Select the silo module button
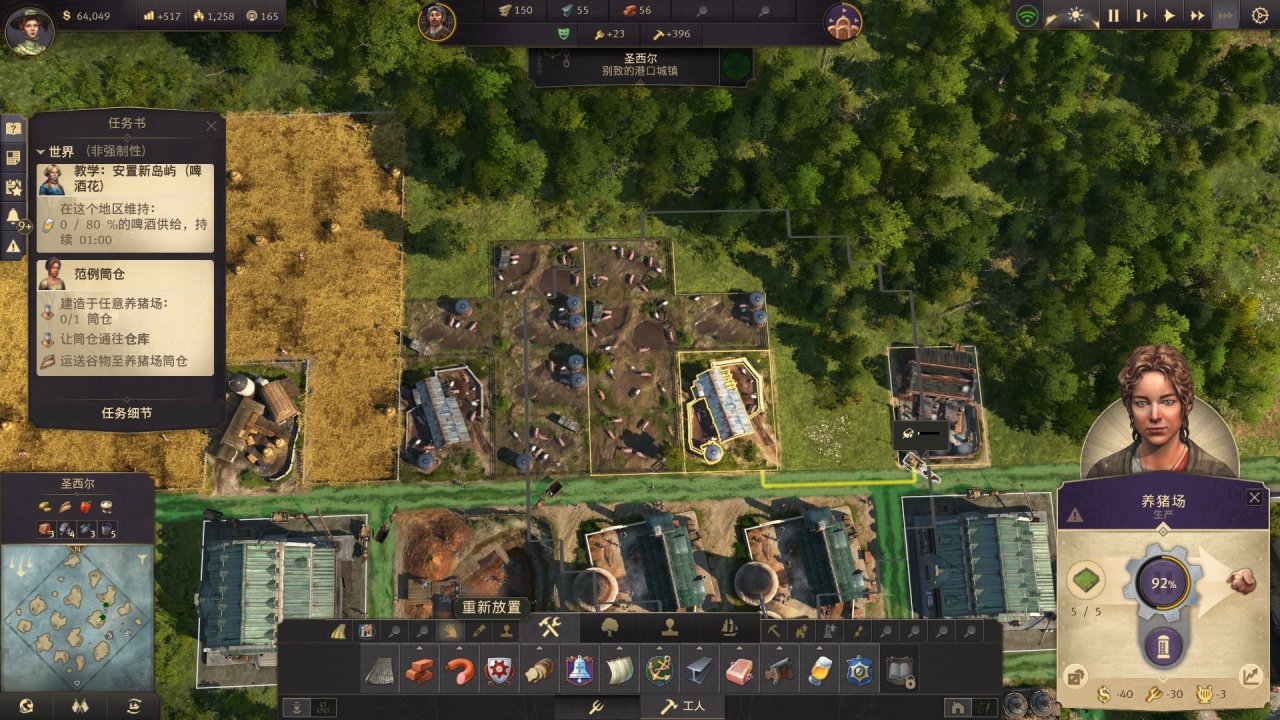This screenshot has height=720, width=1280. (1163, 646)
